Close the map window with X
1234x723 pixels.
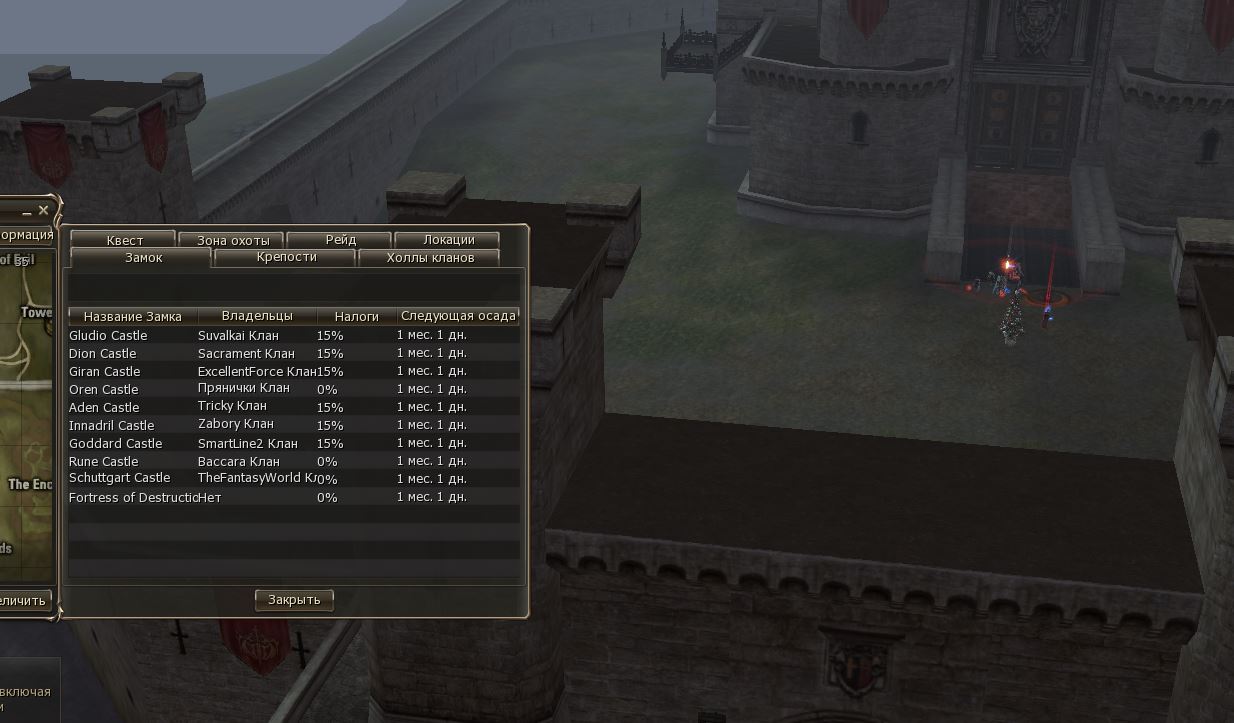tap(43, 211)
